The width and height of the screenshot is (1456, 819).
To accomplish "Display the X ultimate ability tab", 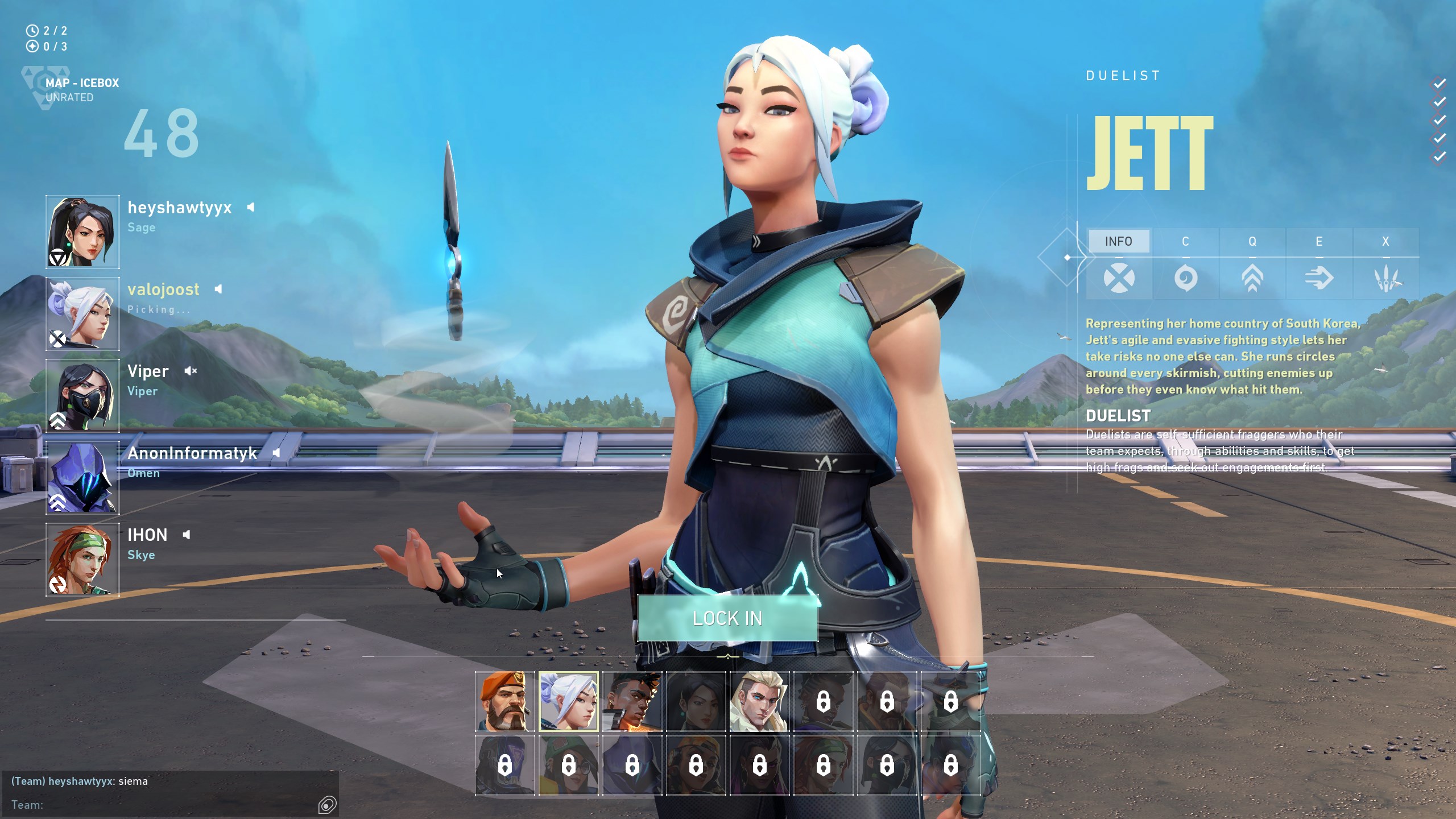I will point(1385,241).
